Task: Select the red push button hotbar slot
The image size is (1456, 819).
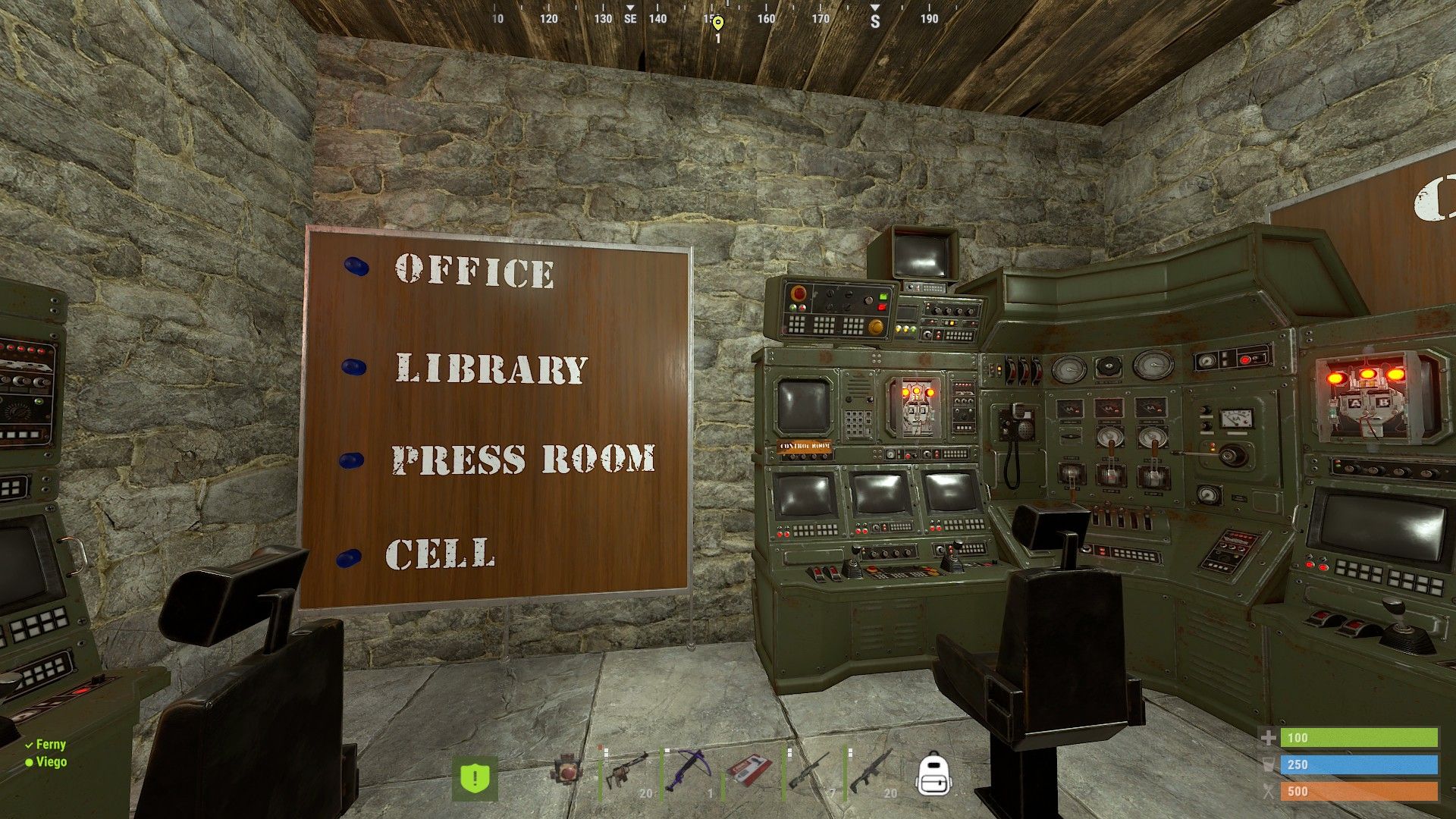Action: [566, 770]
